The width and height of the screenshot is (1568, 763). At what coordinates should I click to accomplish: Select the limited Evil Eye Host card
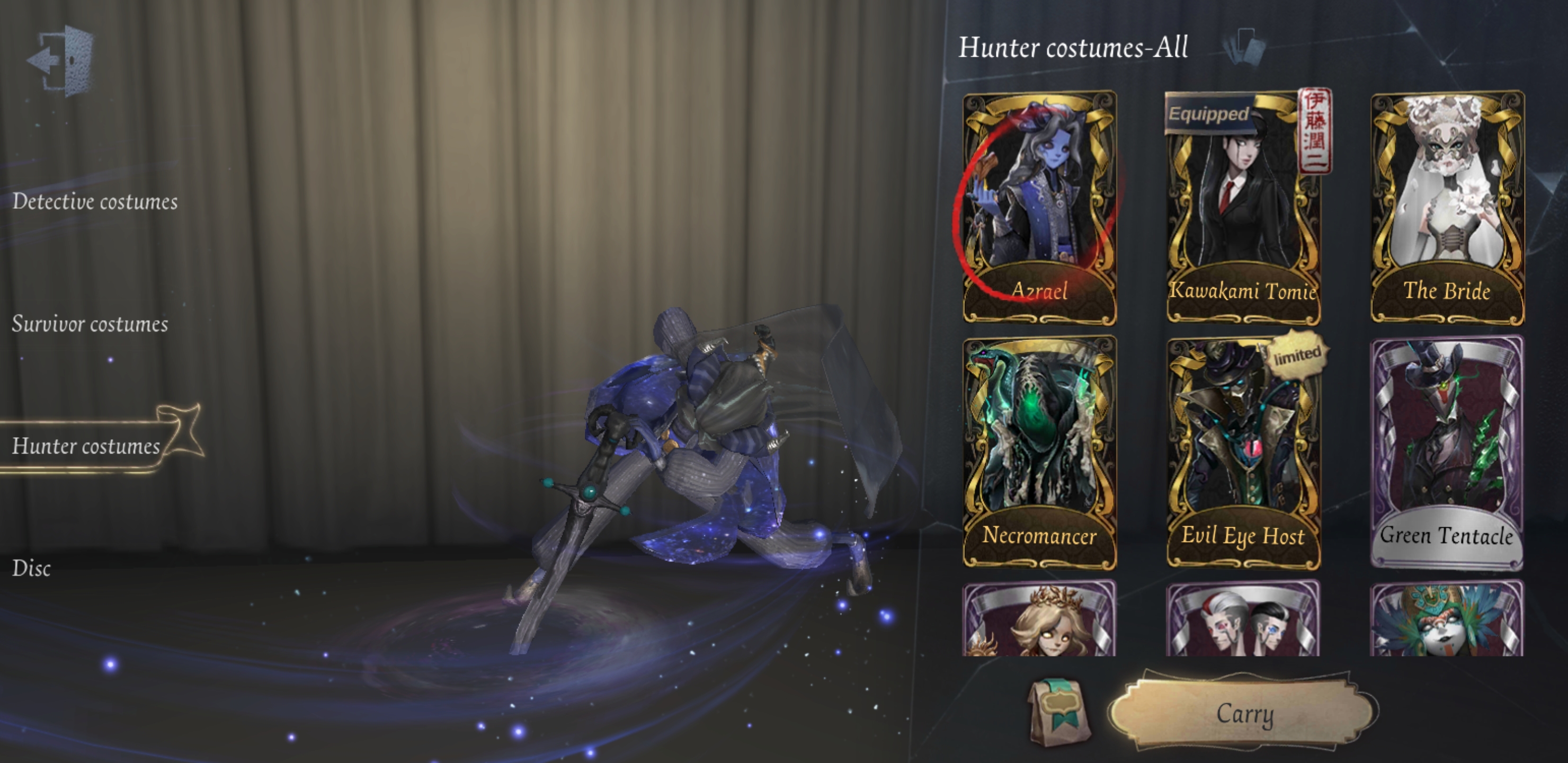pos(1243,452)
